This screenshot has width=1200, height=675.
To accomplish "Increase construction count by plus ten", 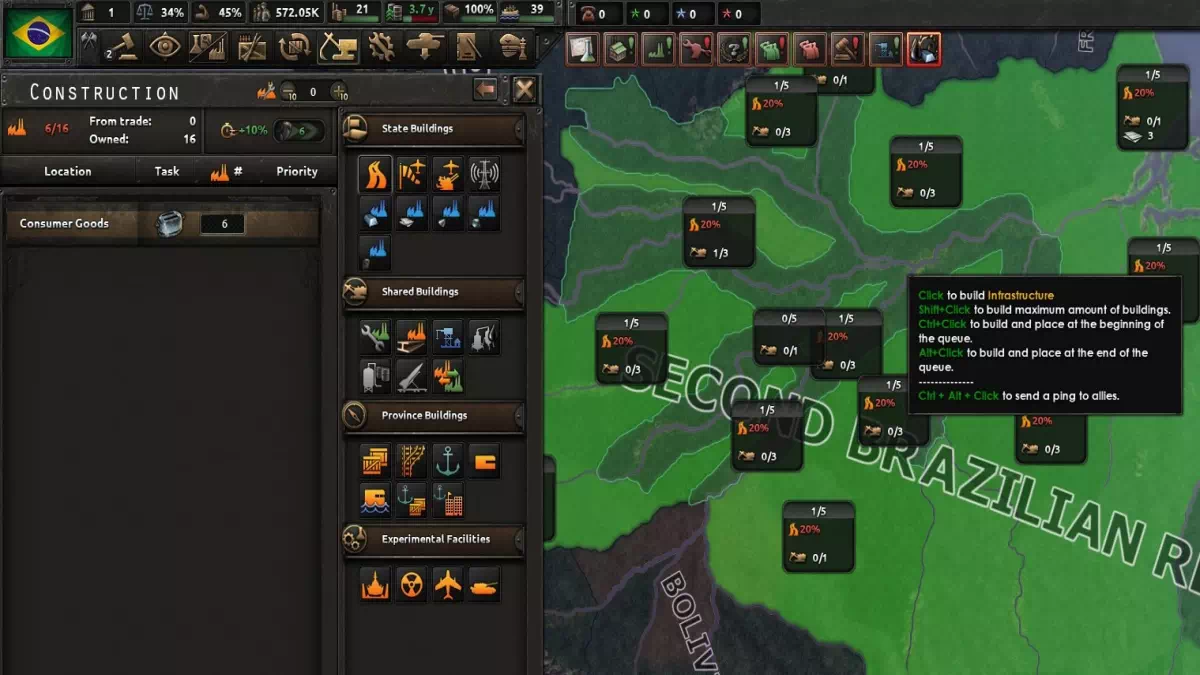I will pyautogui.click(x=340, y=91).
